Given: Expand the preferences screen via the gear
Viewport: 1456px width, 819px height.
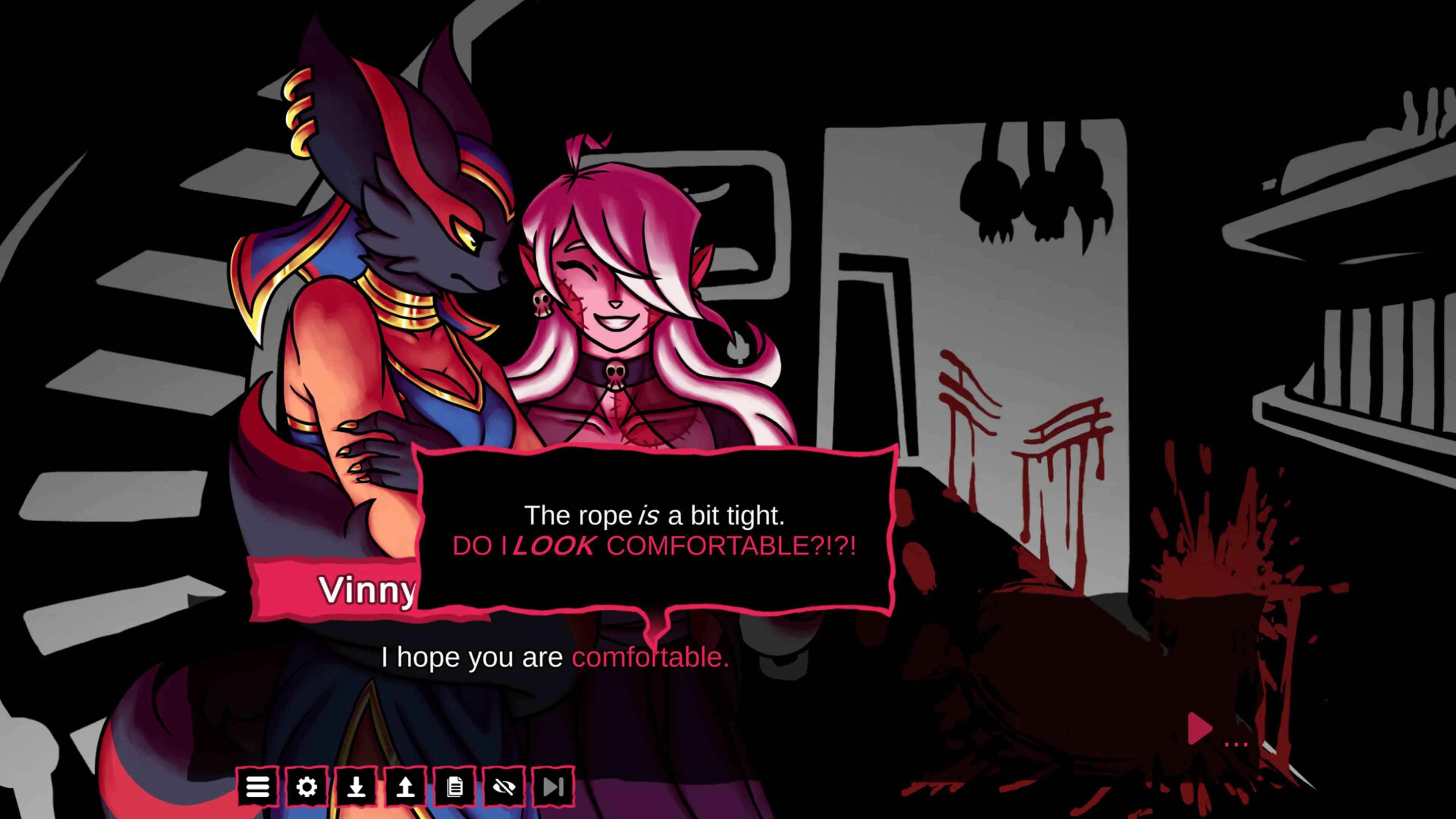Looking at the screenshot, I should pyautogui.click(x=308, y=786).
